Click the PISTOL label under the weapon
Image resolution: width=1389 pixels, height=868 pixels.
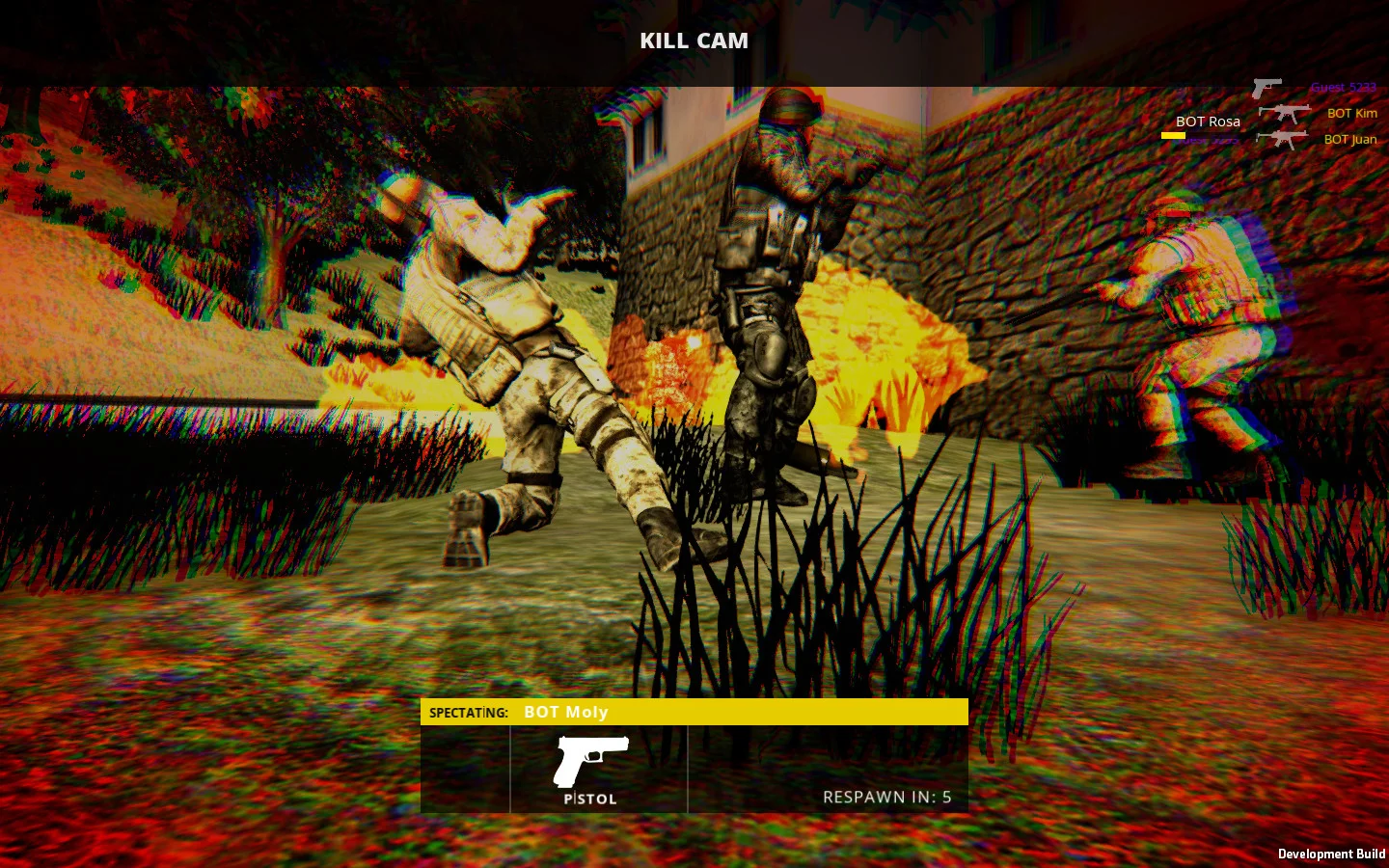click(591, 799)
